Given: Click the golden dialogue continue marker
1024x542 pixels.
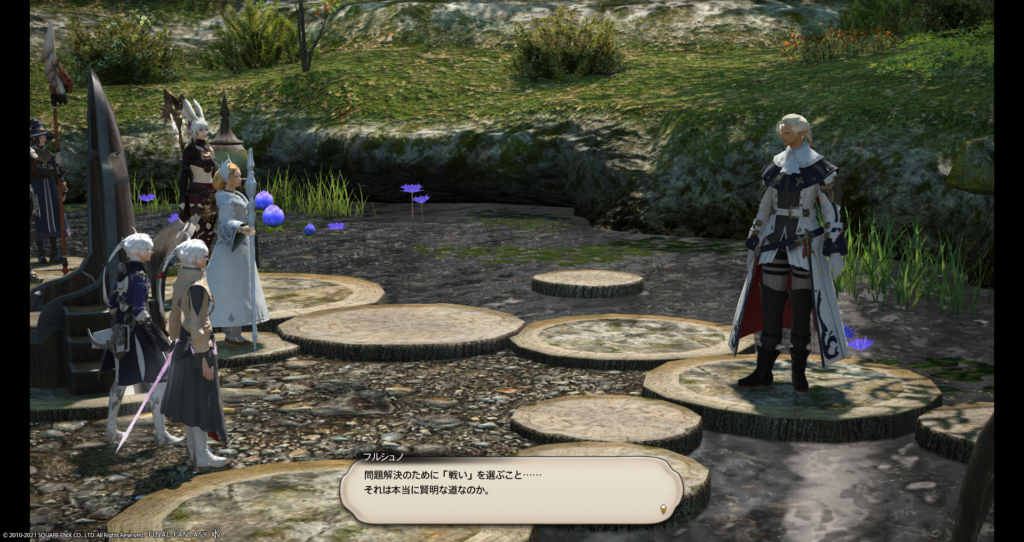Looking at the screenshot, I should [662, 511].
